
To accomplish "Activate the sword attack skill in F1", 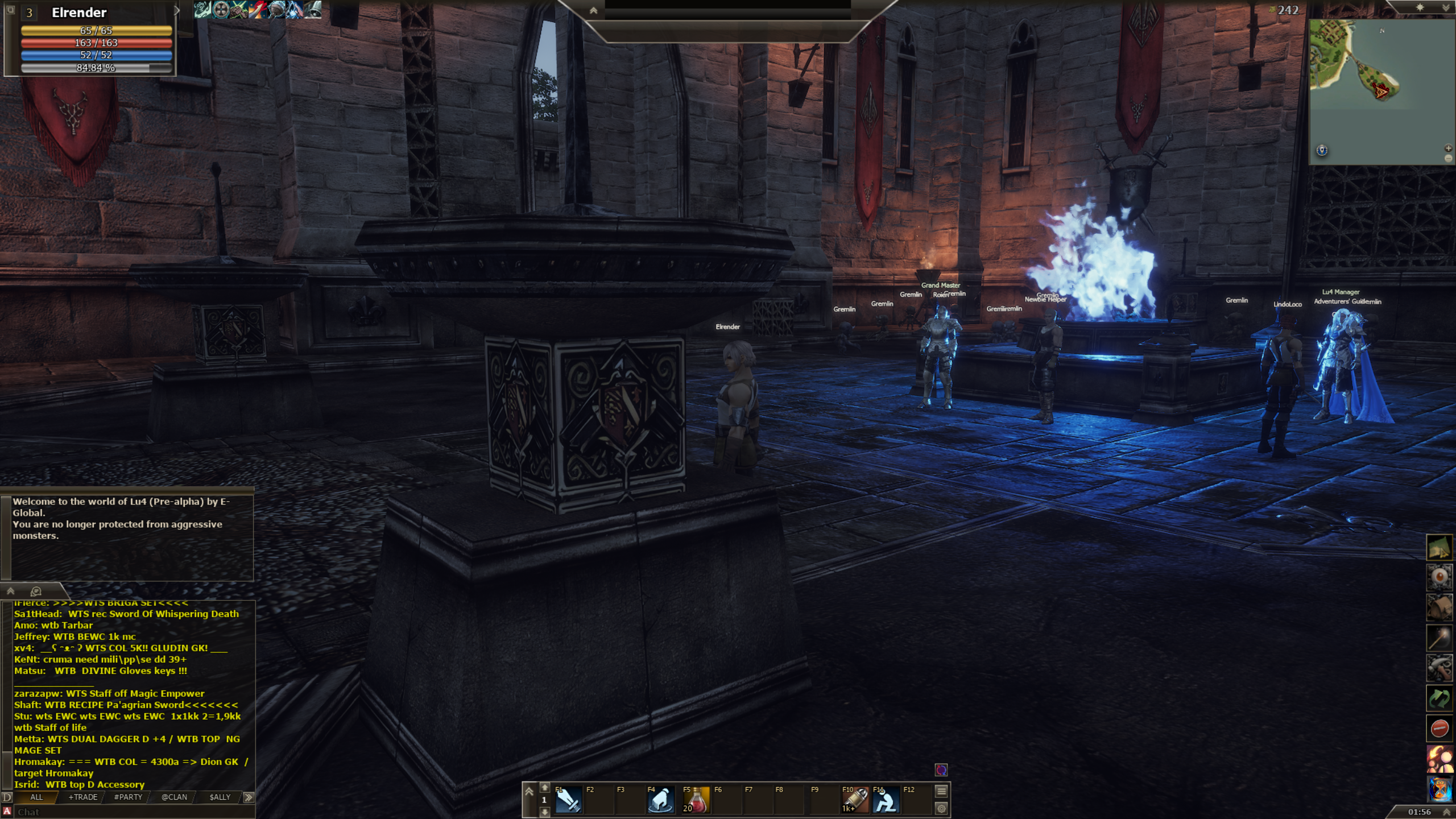I will pos(568,800).
